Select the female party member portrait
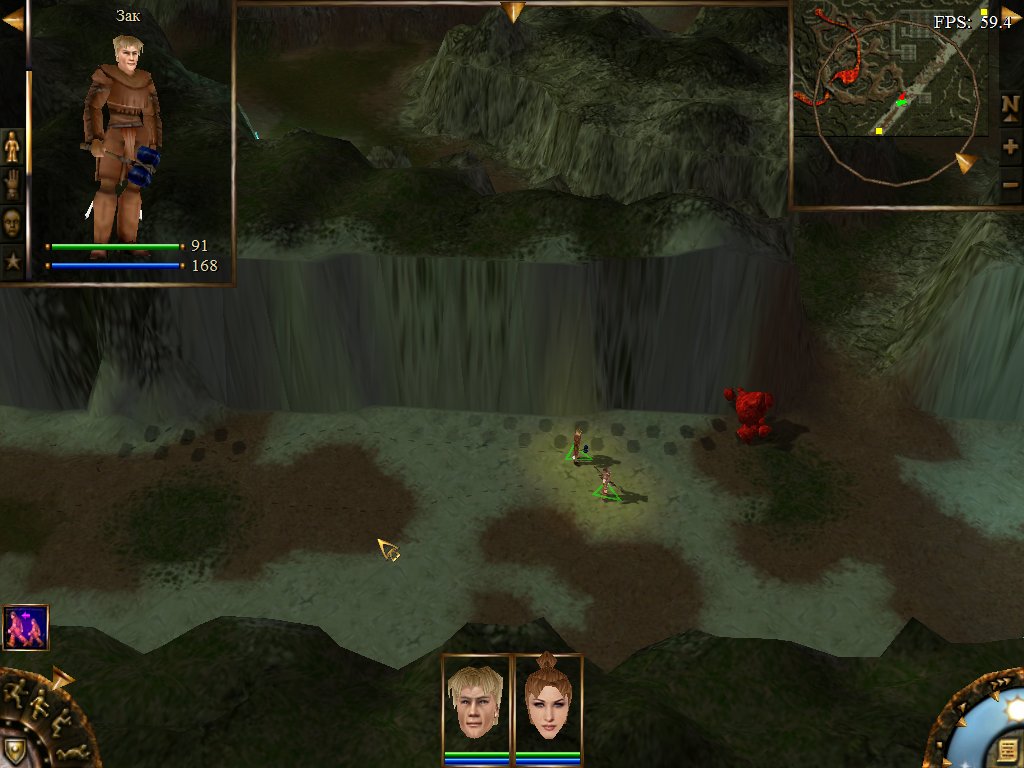The height and width of the screenshot is (768, 1024). point(548,701)
